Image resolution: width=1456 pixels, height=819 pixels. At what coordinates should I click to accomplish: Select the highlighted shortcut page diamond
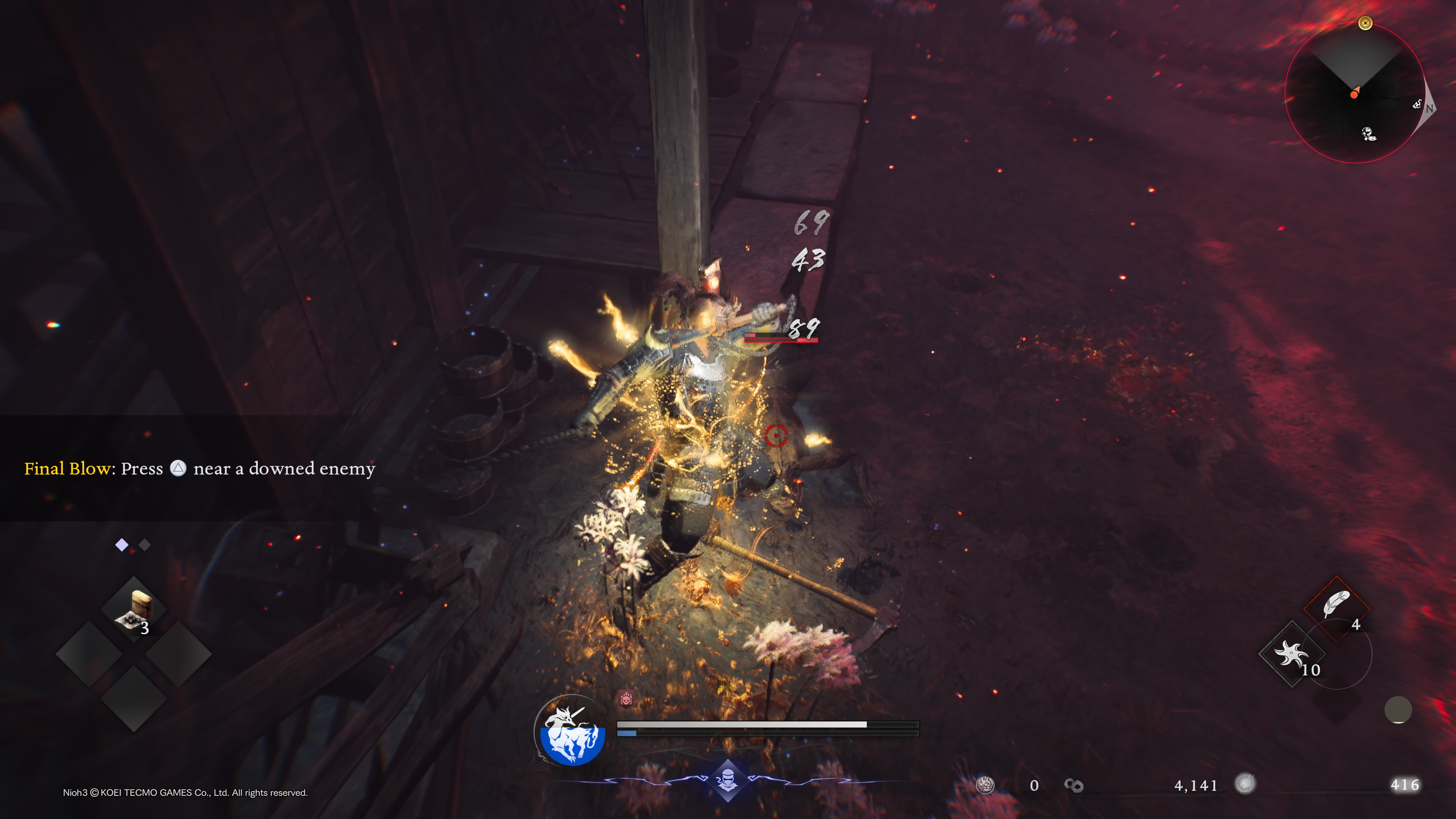[121, 545]
